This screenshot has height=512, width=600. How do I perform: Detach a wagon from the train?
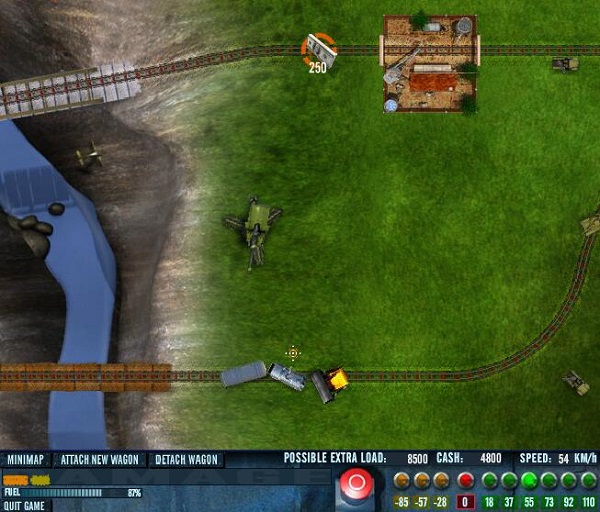187,460
